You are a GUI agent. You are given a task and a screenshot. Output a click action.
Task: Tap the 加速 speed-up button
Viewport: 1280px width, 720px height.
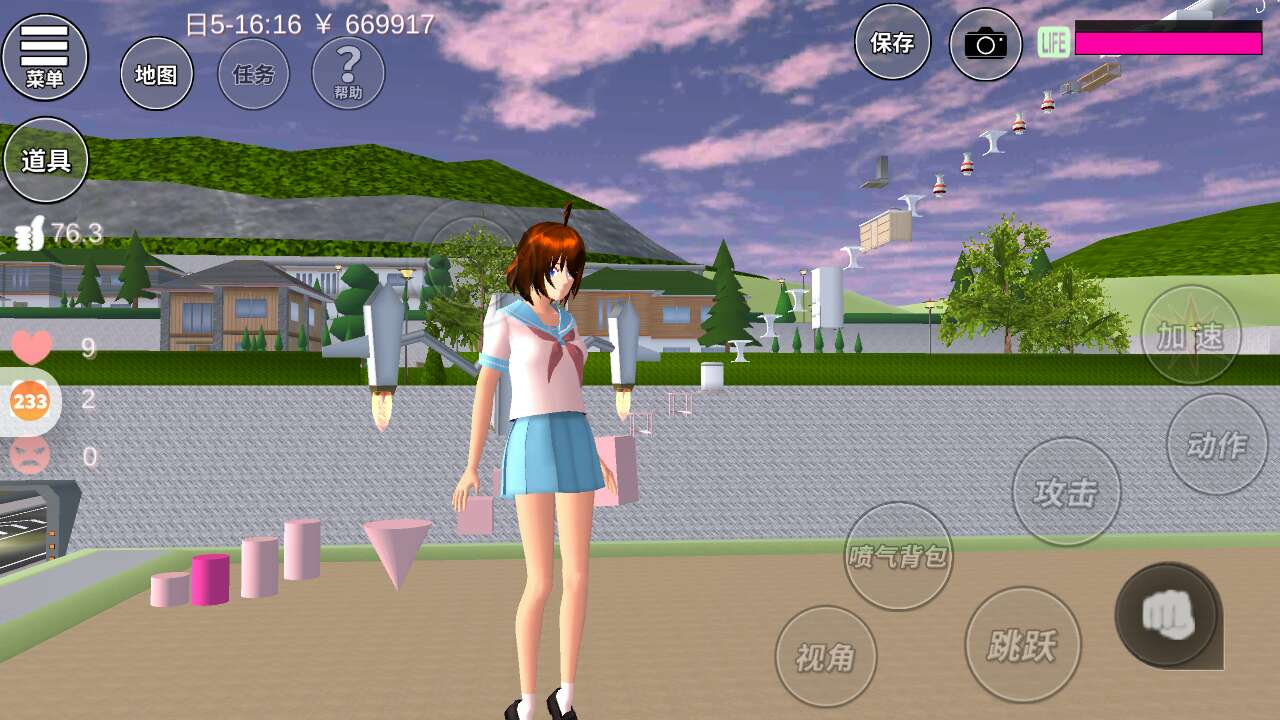1191,335
